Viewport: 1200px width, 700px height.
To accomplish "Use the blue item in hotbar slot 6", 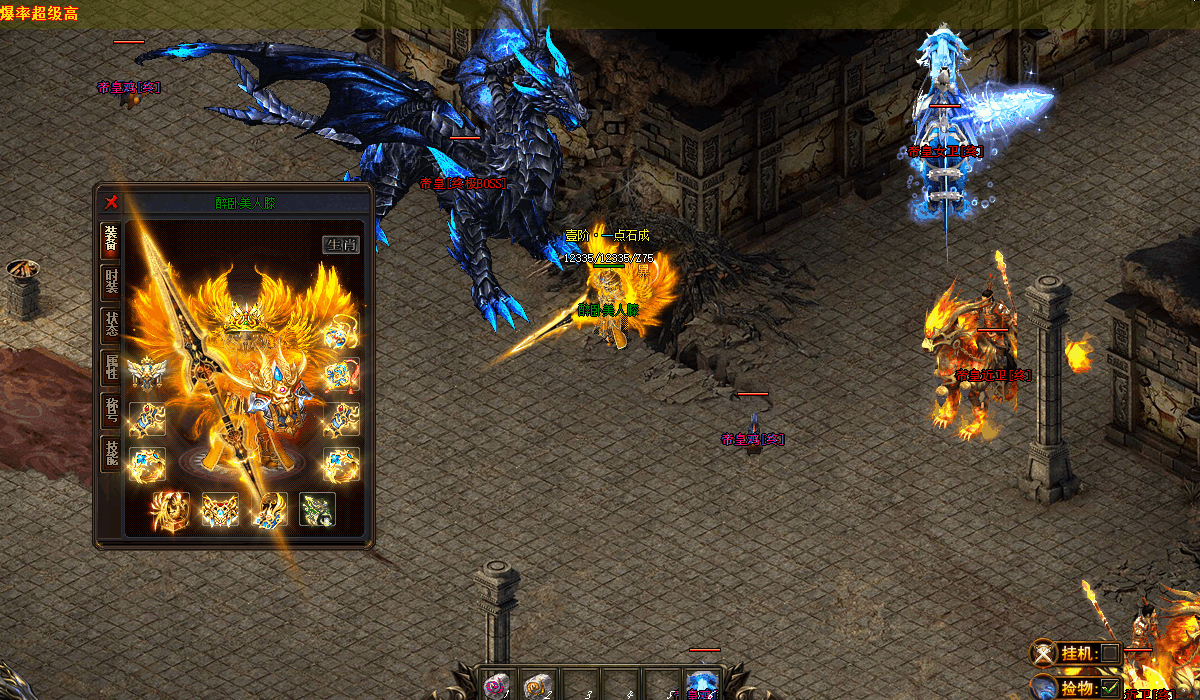I will coord(702,686).
